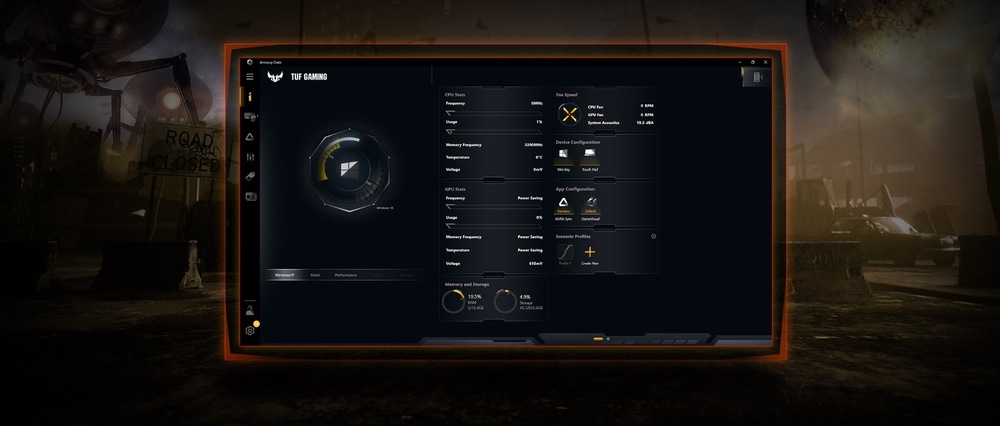Open the hamburger menu
The width and height of the screenshot is (1000, 426).
[250, 77]
